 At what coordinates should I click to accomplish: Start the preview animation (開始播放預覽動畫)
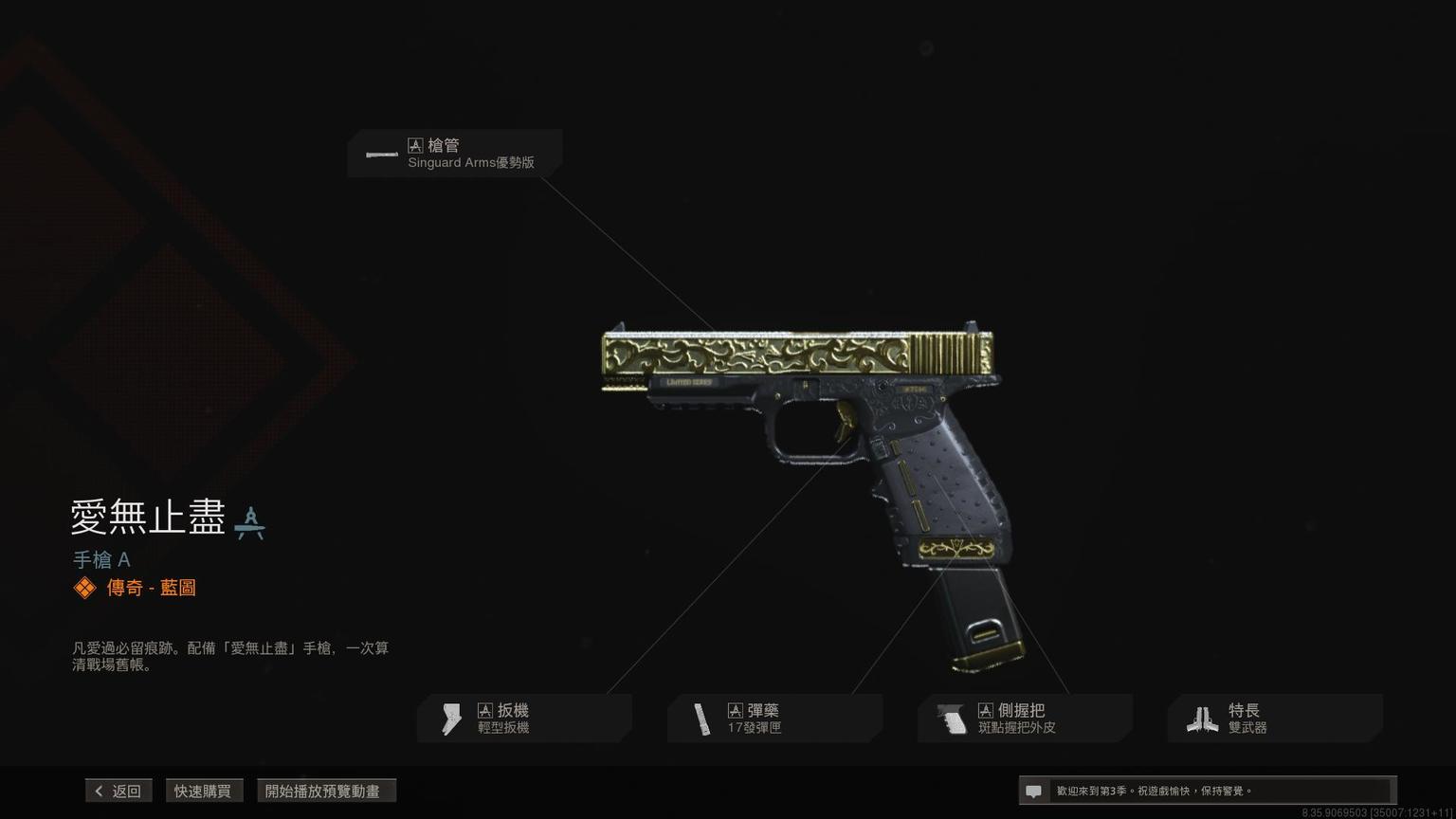tap(325, 791)
